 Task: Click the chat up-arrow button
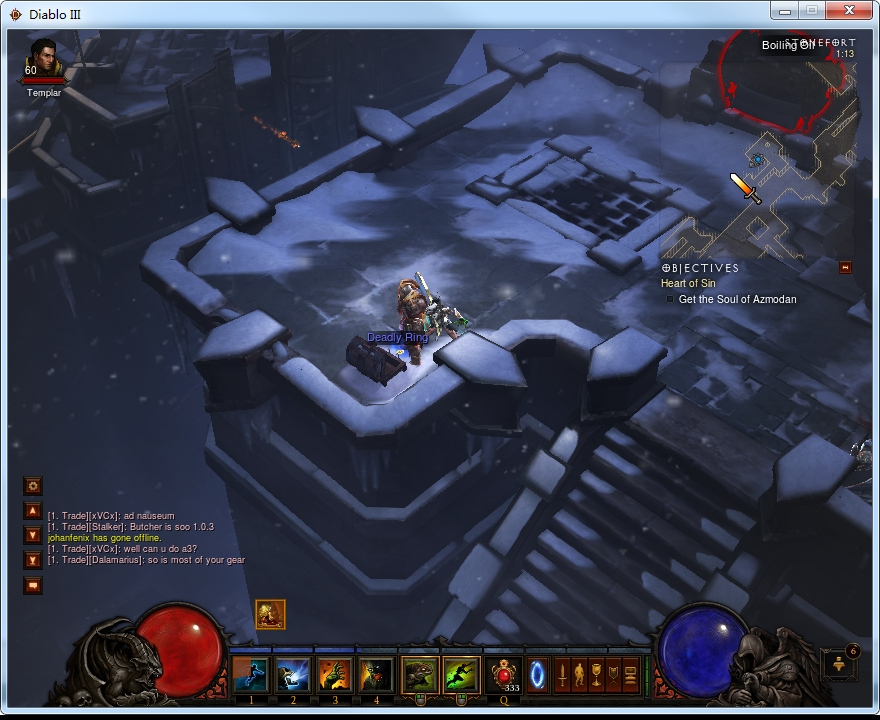pos(33,512)
